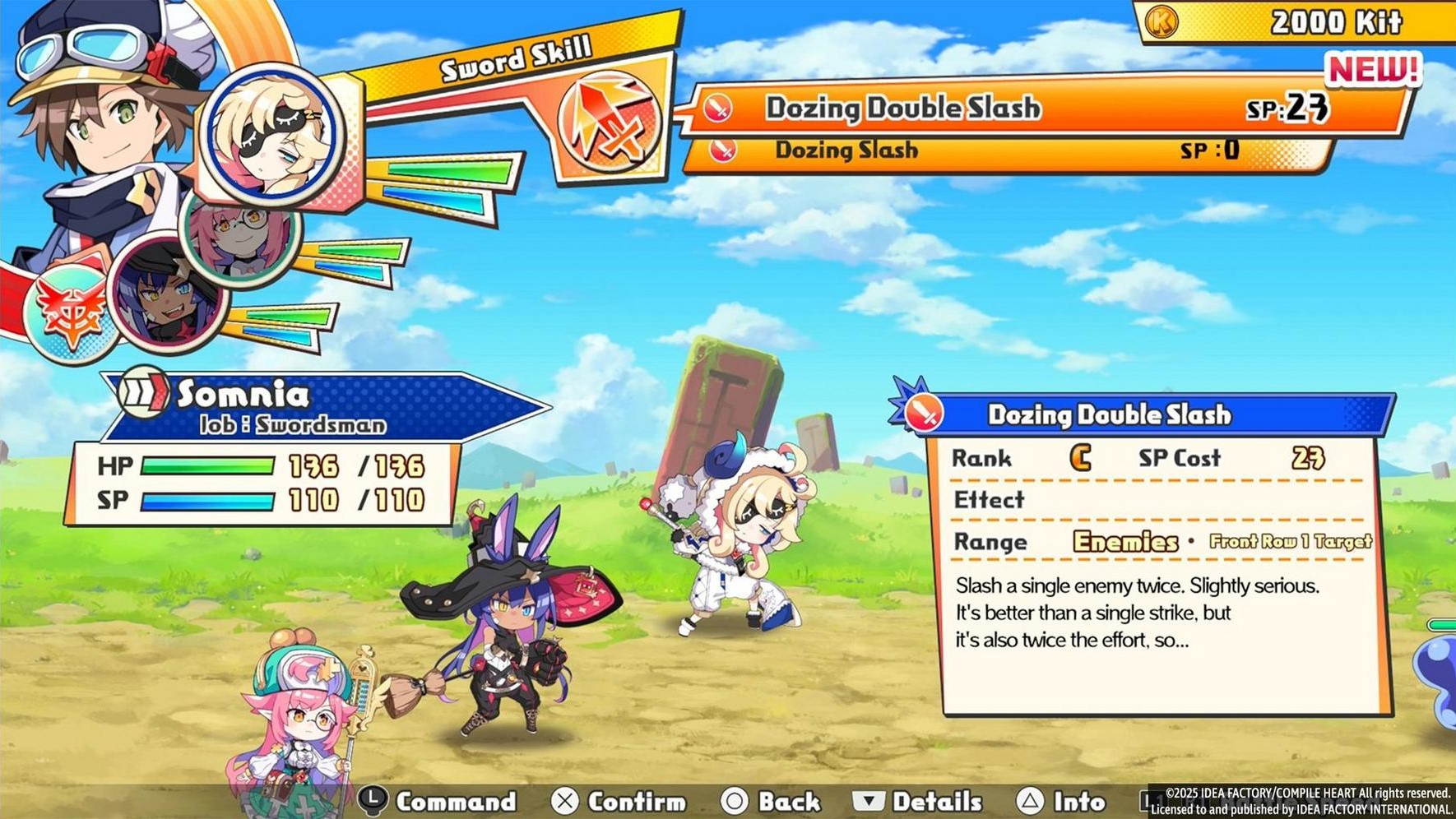The width and height of the screenshot is (1456, 819).
Task: Click the sword icon beside Dozing Double Slash
Action: (x=719, y=108)
